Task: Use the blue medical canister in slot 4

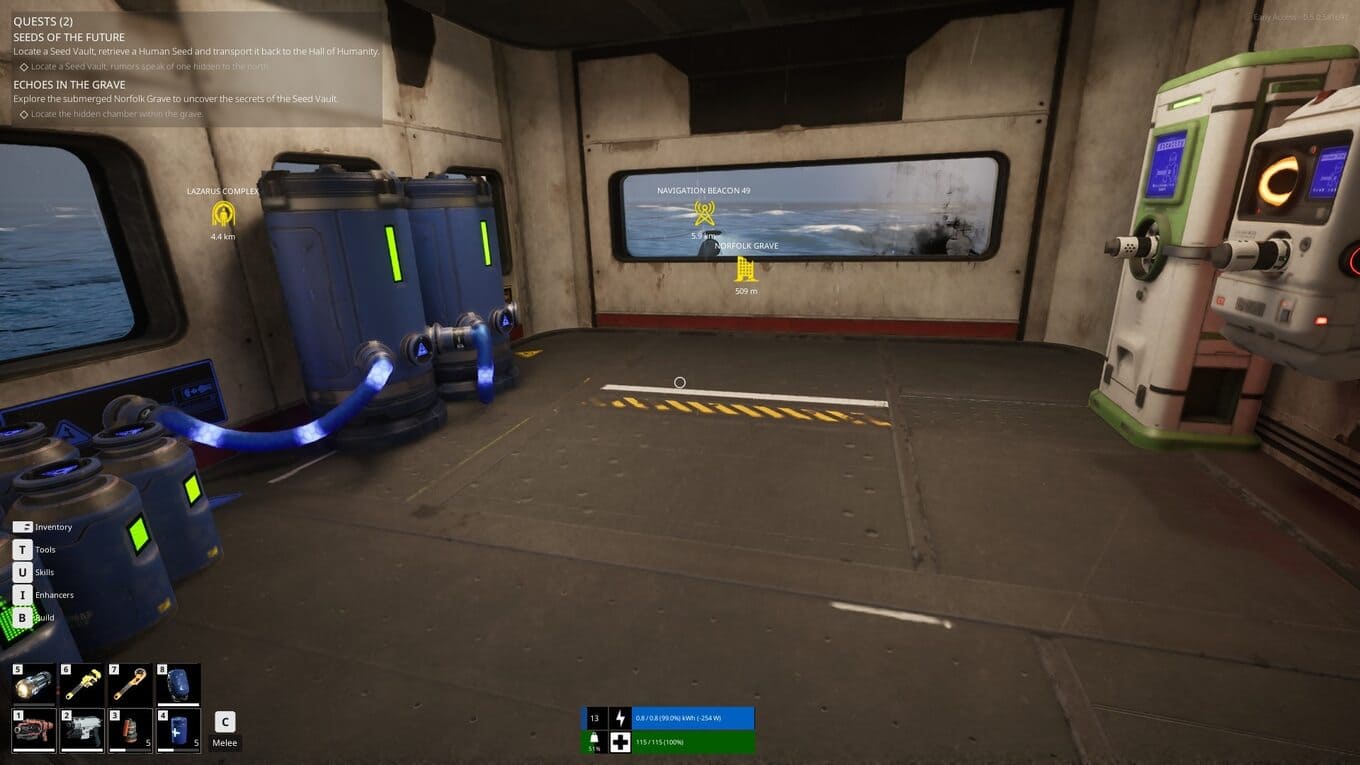Action: (x=178, y=730)
